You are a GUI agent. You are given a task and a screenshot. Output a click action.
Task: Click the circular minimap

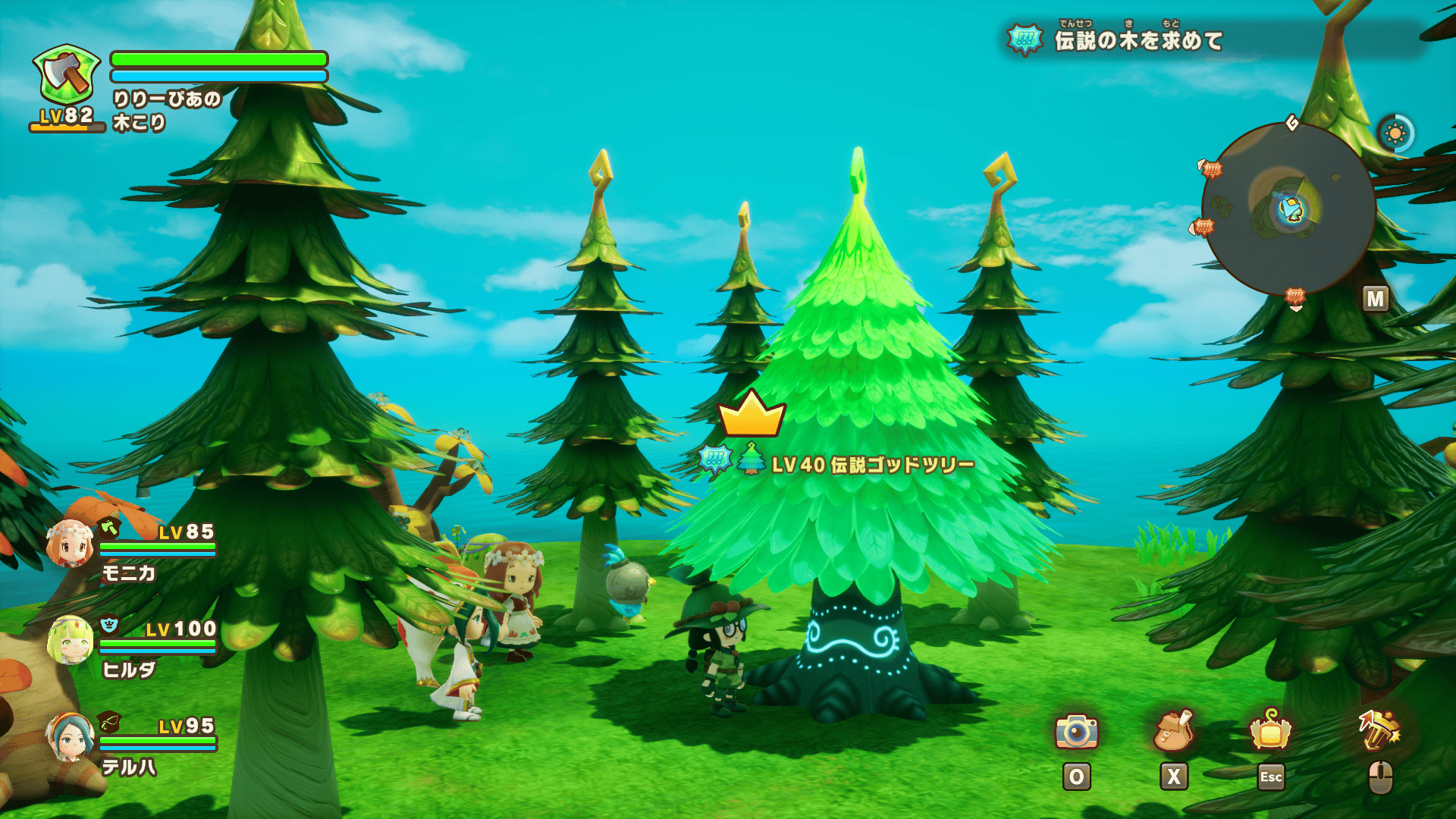[x=1288, y=209]
